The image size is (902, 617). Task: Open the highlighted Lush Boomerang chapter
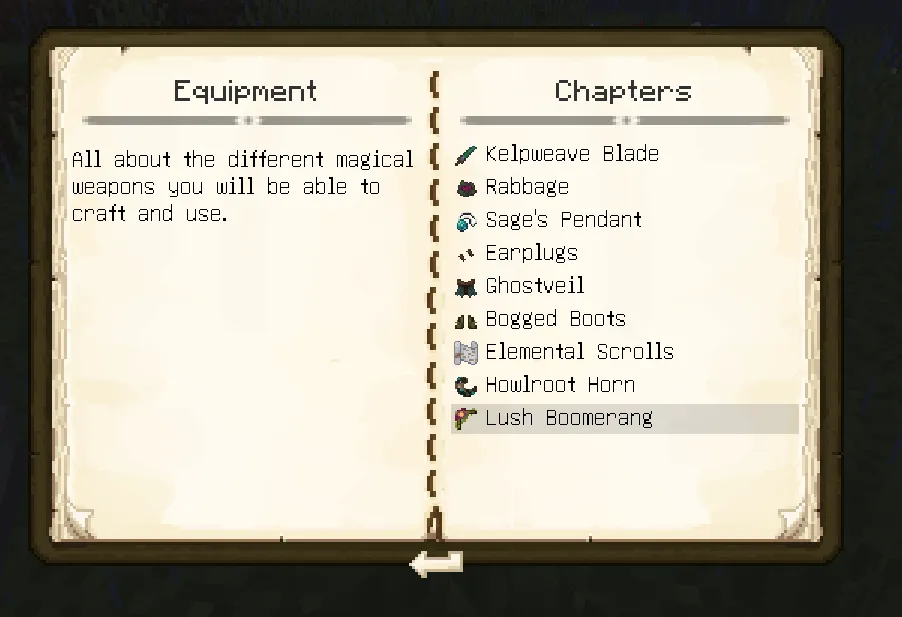coord(568,418)
